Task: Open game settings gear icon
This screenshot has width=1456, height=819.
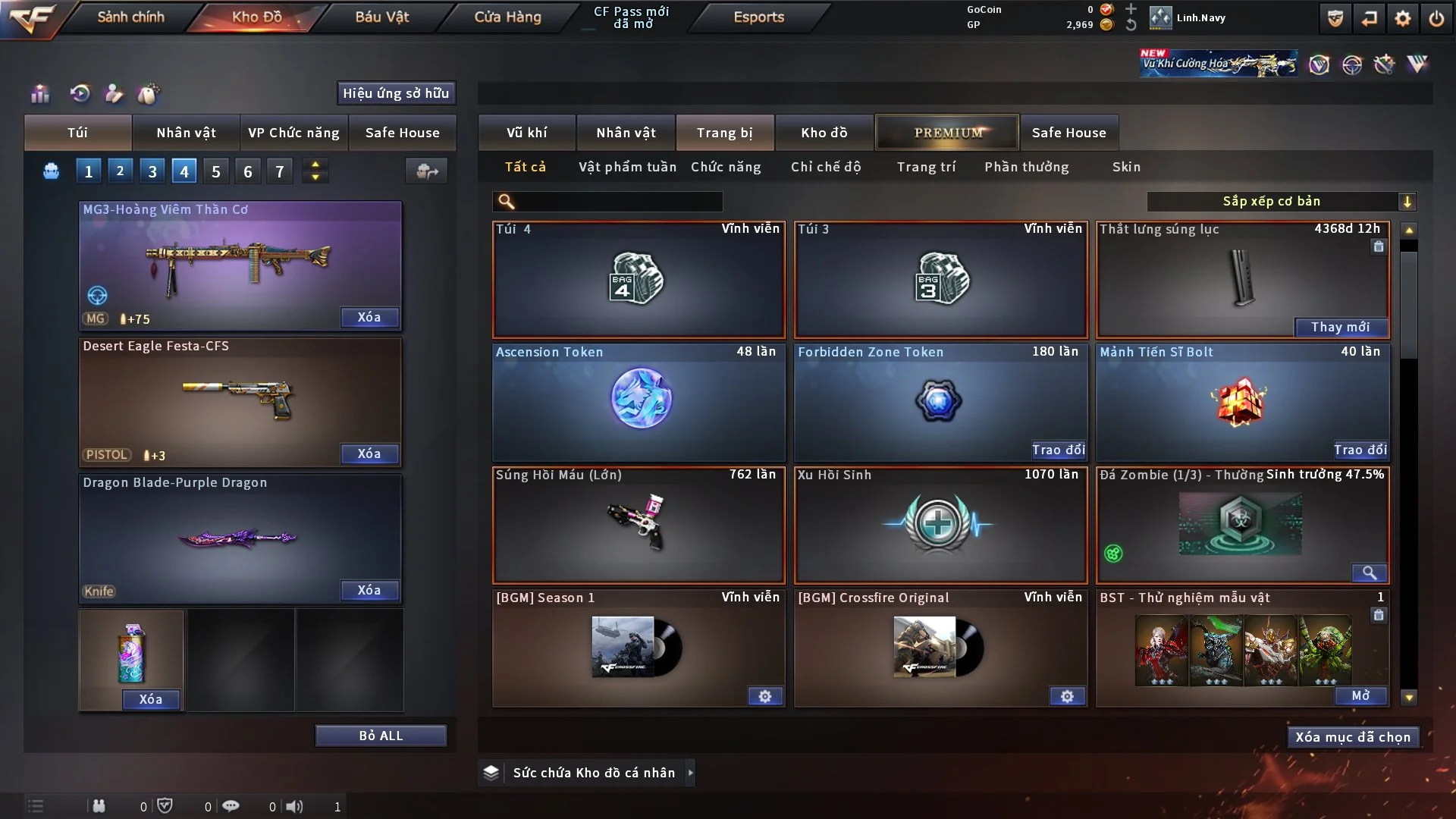Action: coord(1403,18)
